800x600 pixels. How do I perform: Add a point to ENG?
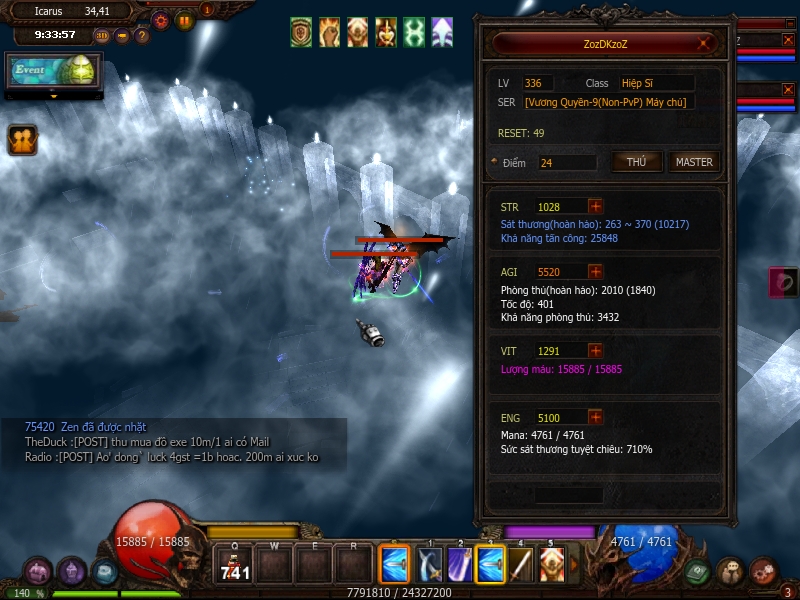tap(596, 417)
